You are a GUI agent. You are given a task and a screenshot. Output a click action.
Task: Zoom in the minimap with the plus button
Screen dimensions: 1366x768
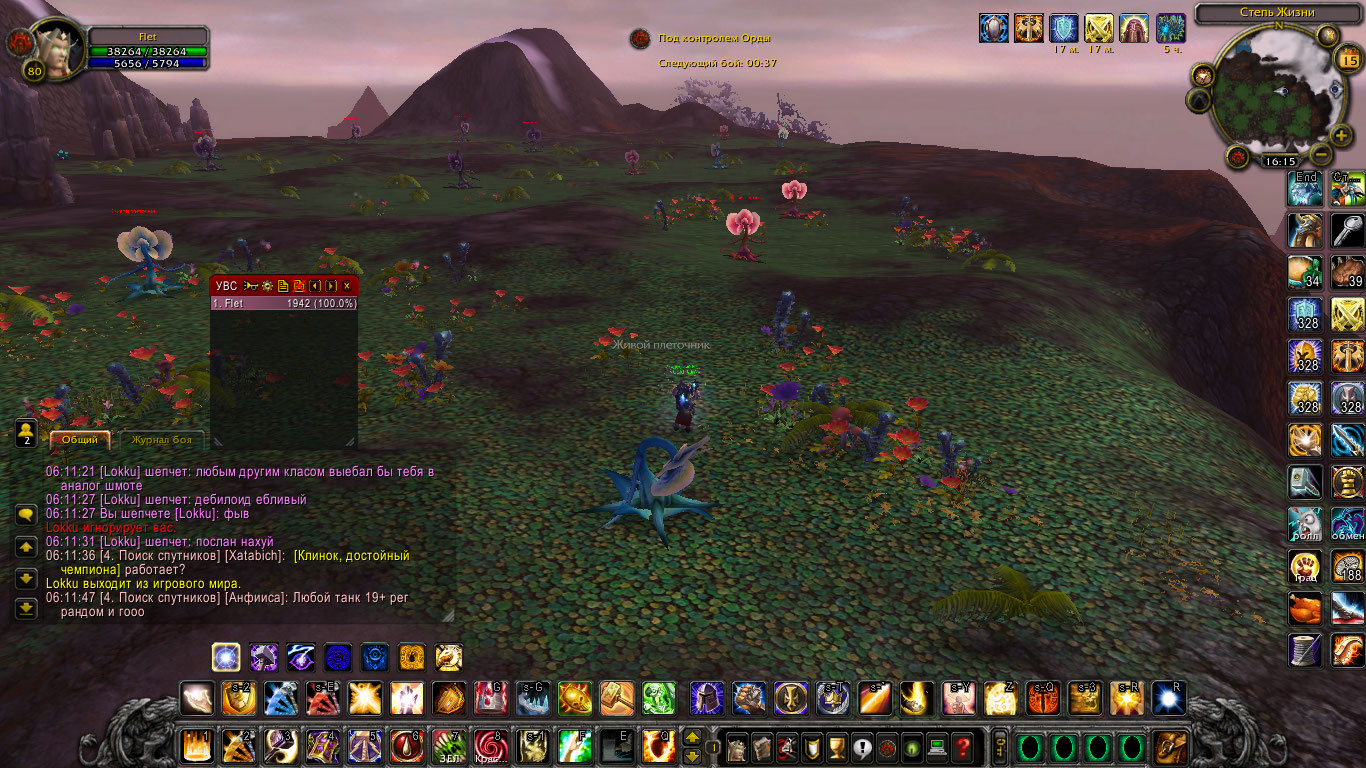point(1341,136)
